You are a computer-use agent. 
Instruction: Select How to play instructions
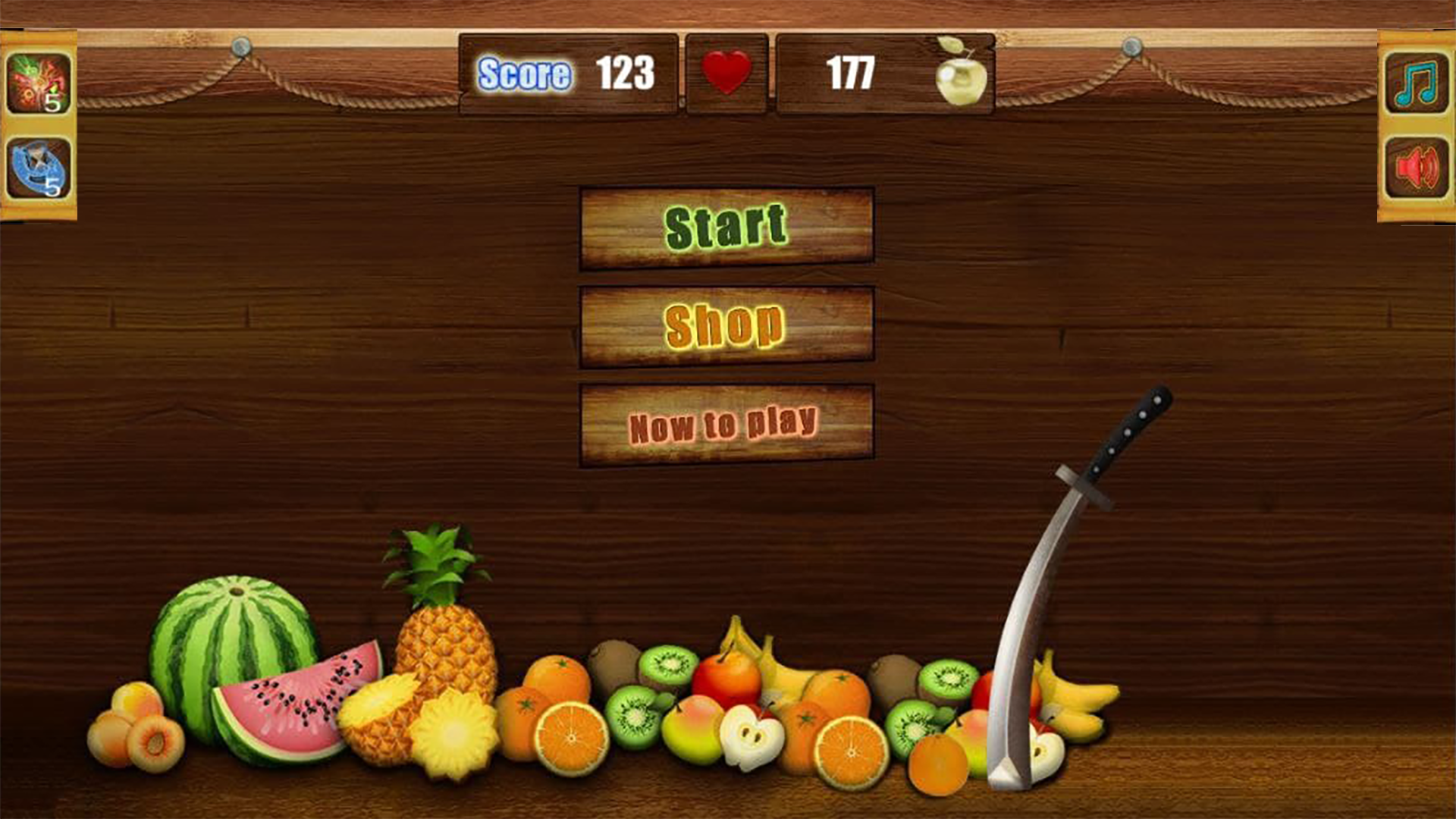tap(724, 422)
